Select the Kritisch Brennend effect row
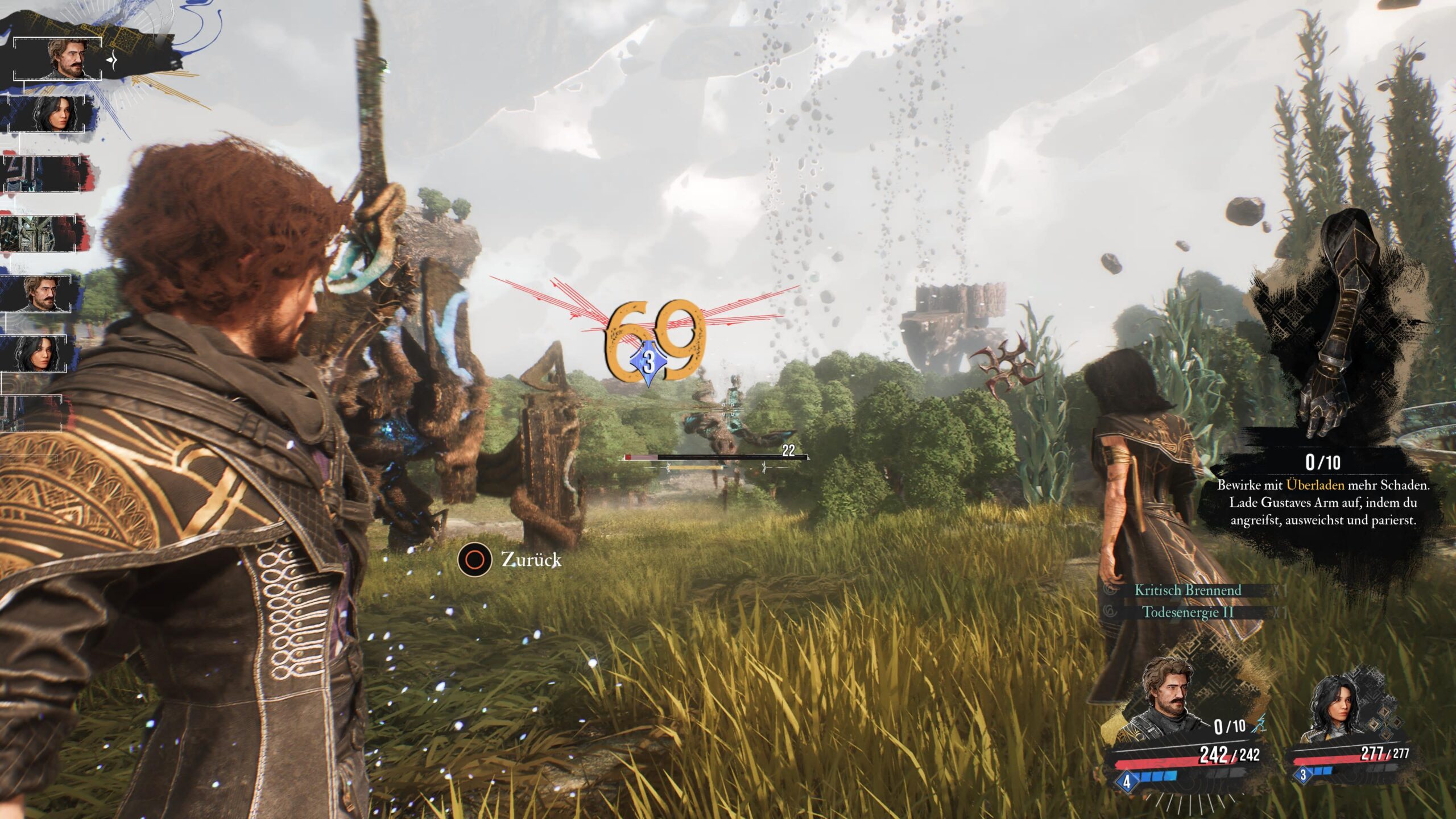This screenshot has height=819, width=1456. 1188,590
